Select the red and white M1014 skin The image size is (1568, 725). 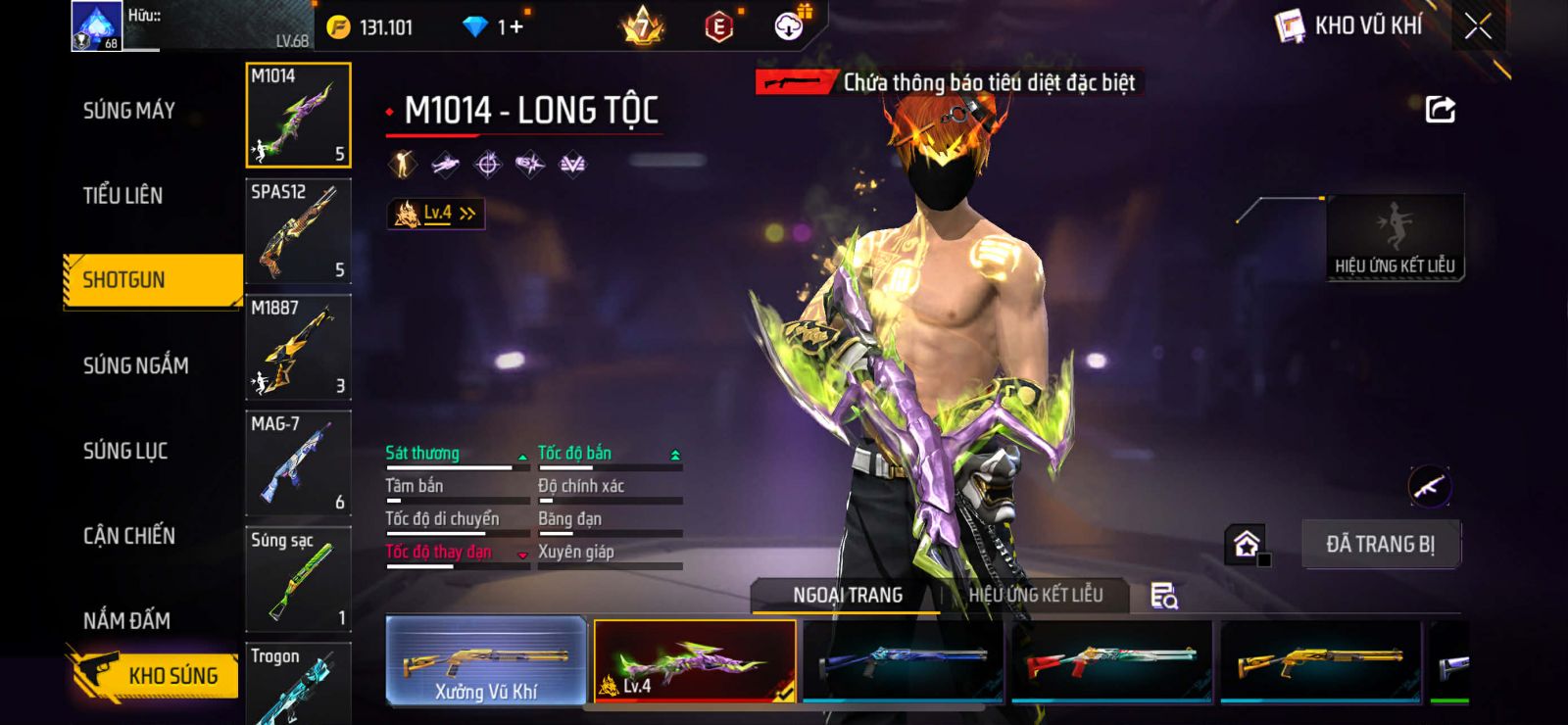1111,661
